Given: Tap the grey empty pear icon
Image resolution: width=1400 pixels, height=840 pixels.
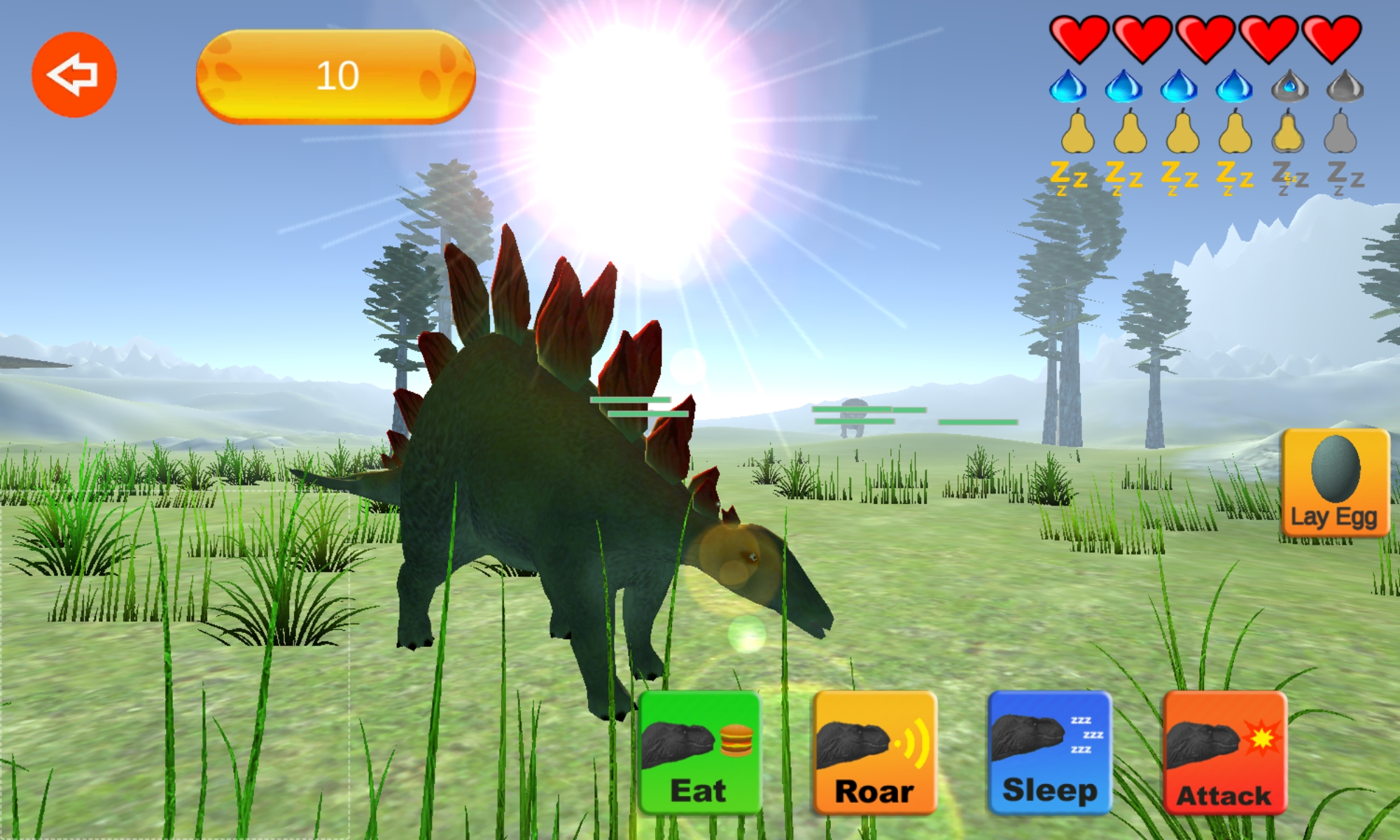Looking at the screenshot, I should (x=1339, y=136).
